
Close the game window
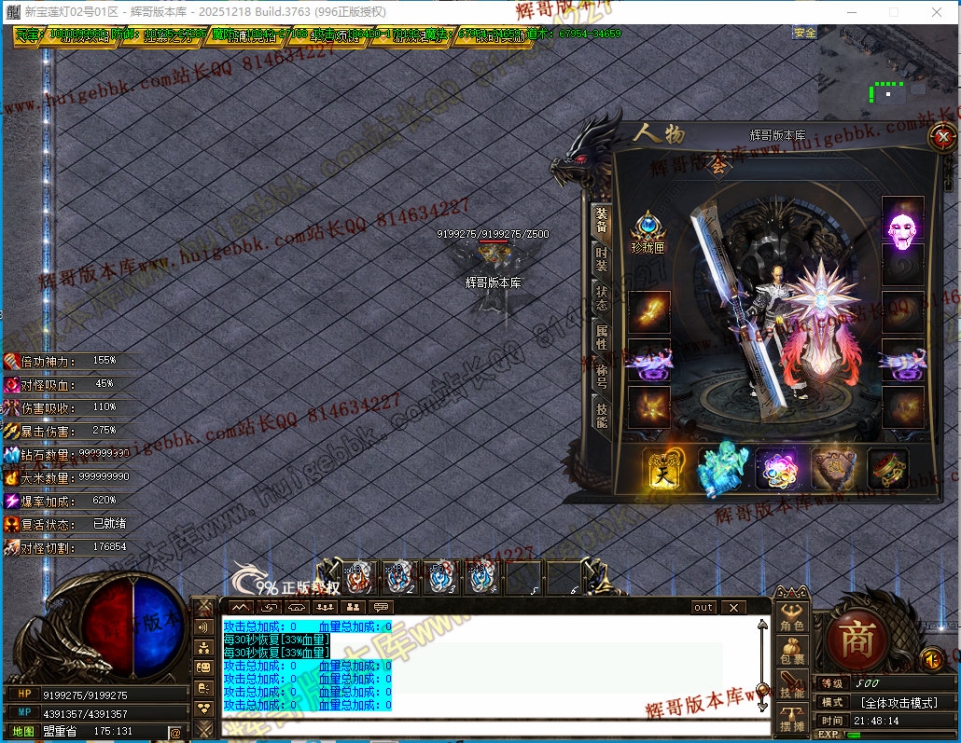pyautogui.click(x=937, y=12)
